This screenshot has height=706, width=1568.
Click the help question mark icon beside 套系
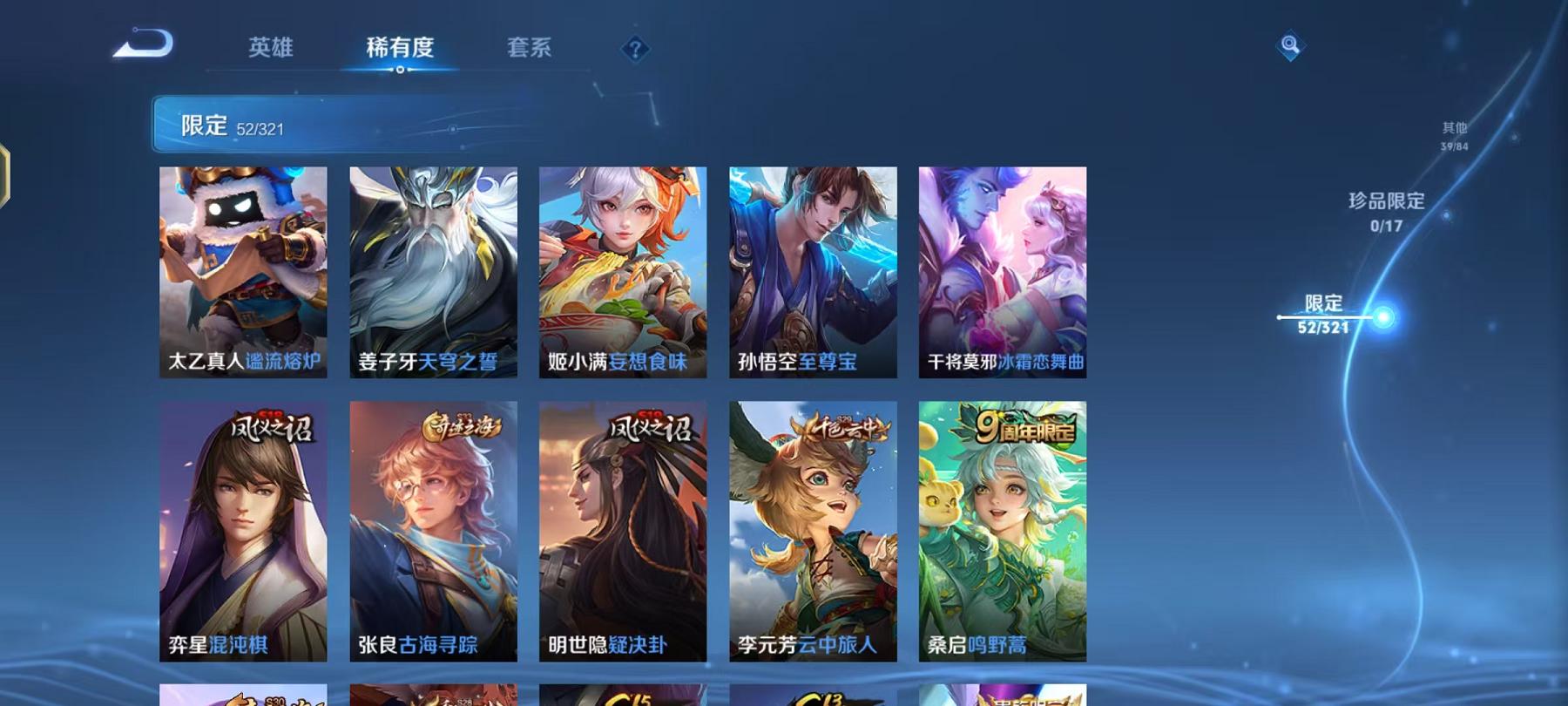[x=635, y=49]
